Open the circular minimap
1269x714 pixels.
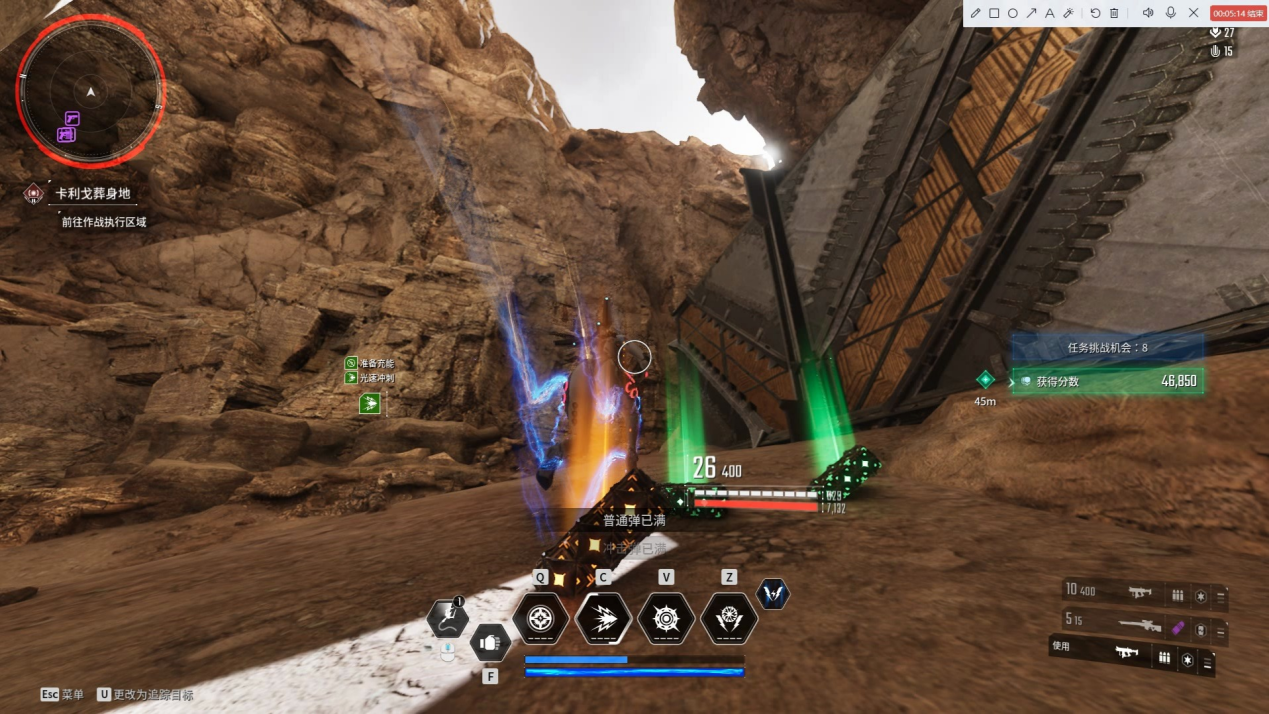(x=91, y=92)
